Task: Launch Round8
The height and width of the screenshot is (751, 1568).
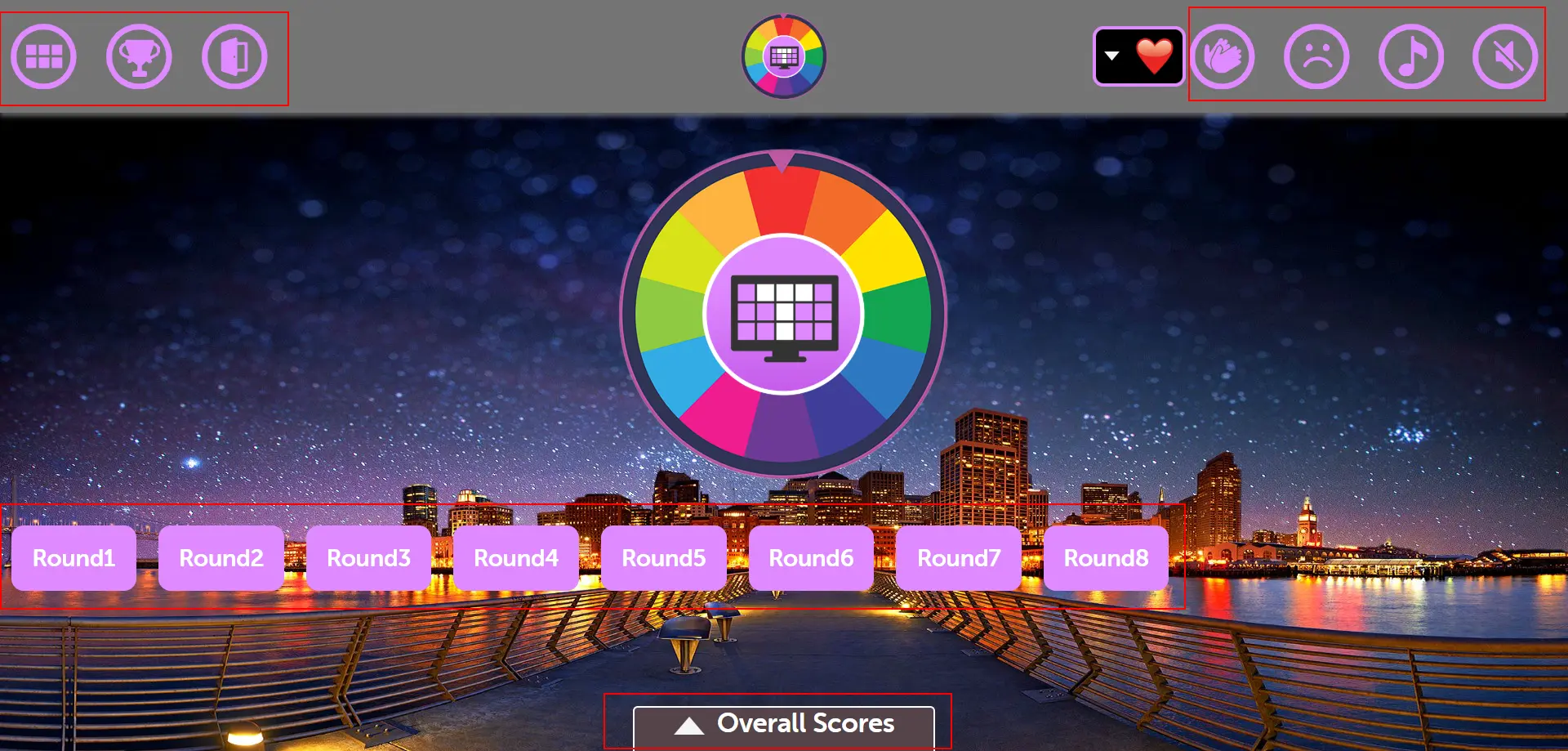Action: tap(1107, 558)
